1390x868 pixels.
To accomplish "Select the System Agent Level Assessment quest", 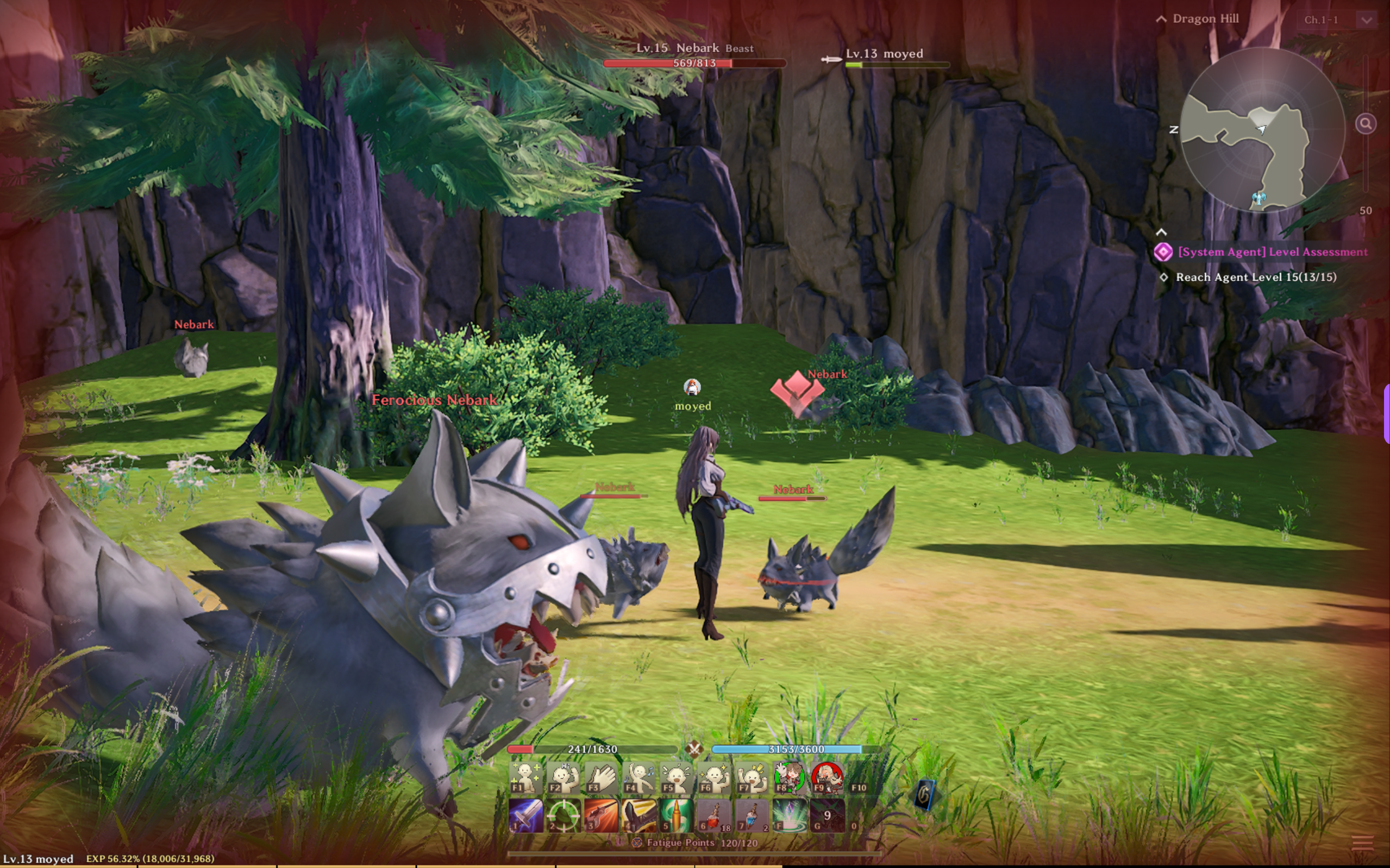I will (1272, 252).
